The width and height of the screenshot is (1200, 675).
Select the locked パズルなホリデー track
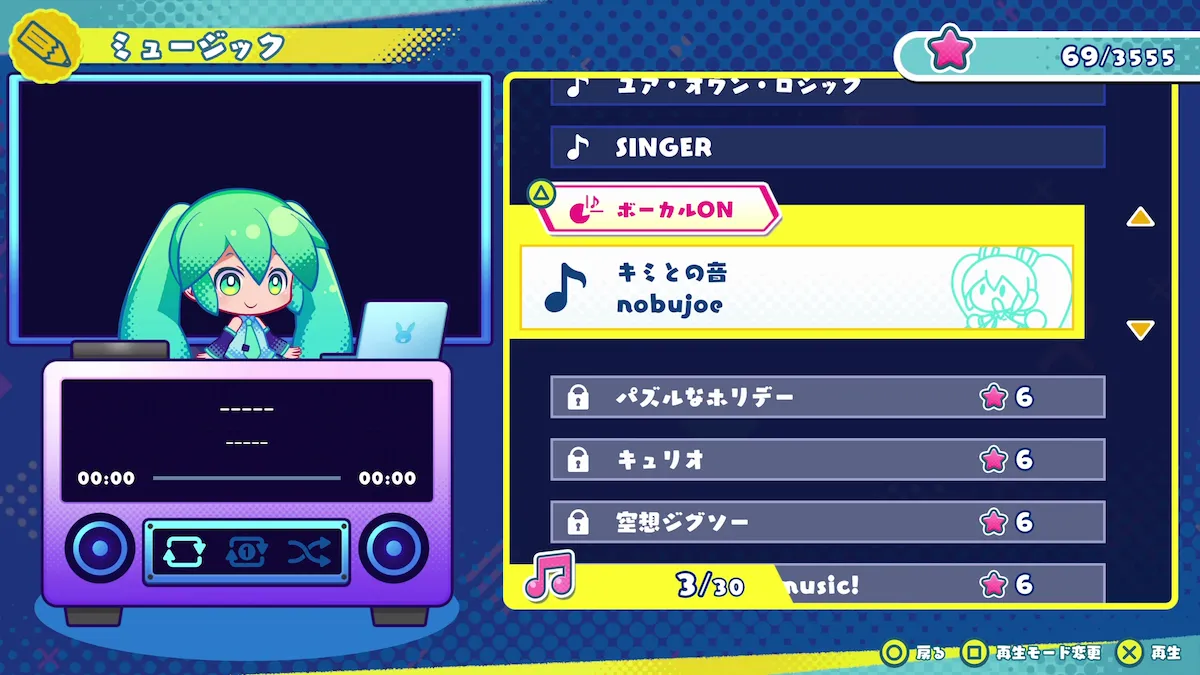827,397
